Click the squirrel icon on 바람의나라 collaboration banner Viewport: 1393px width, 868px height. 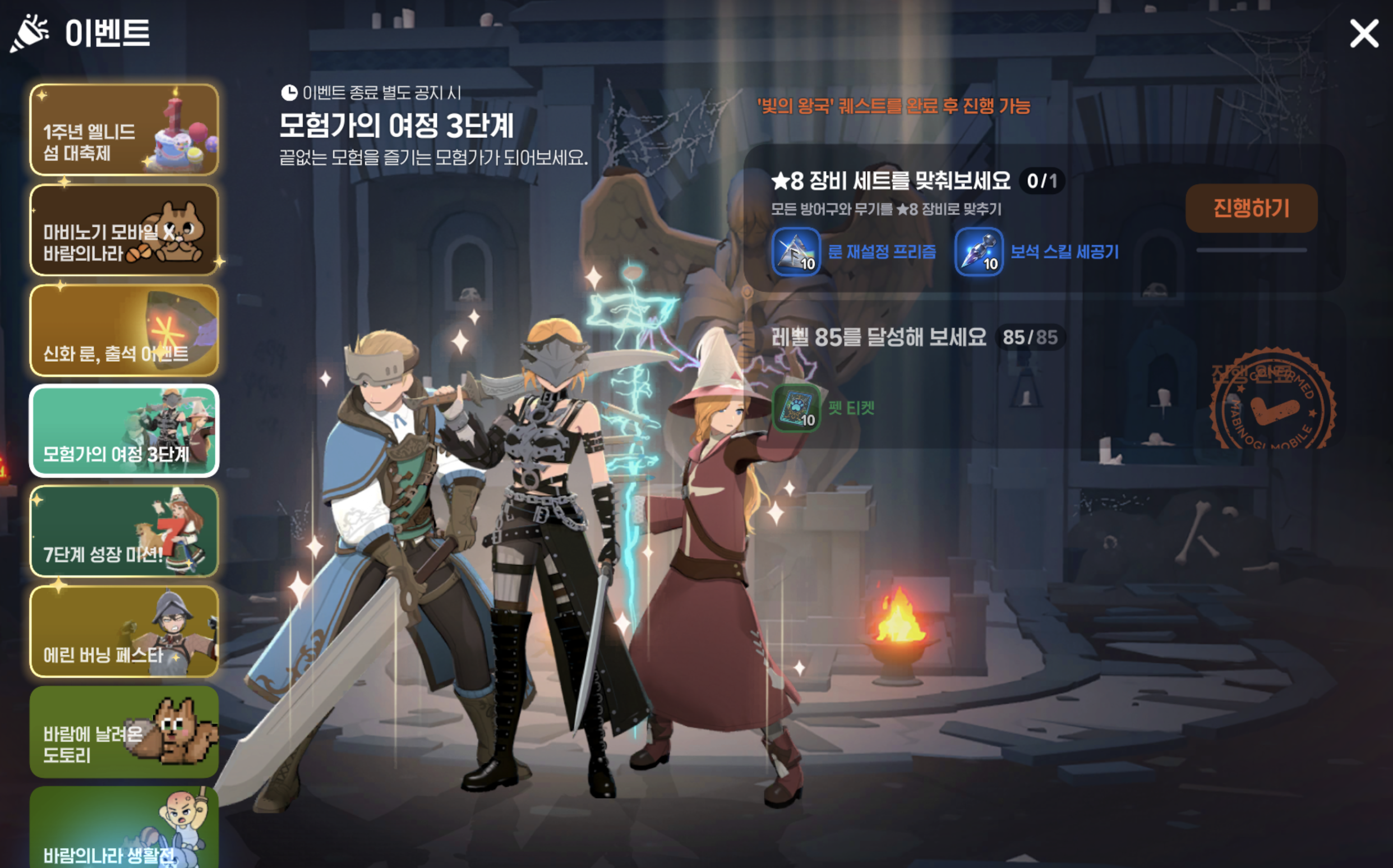click(x=177, y=232)
